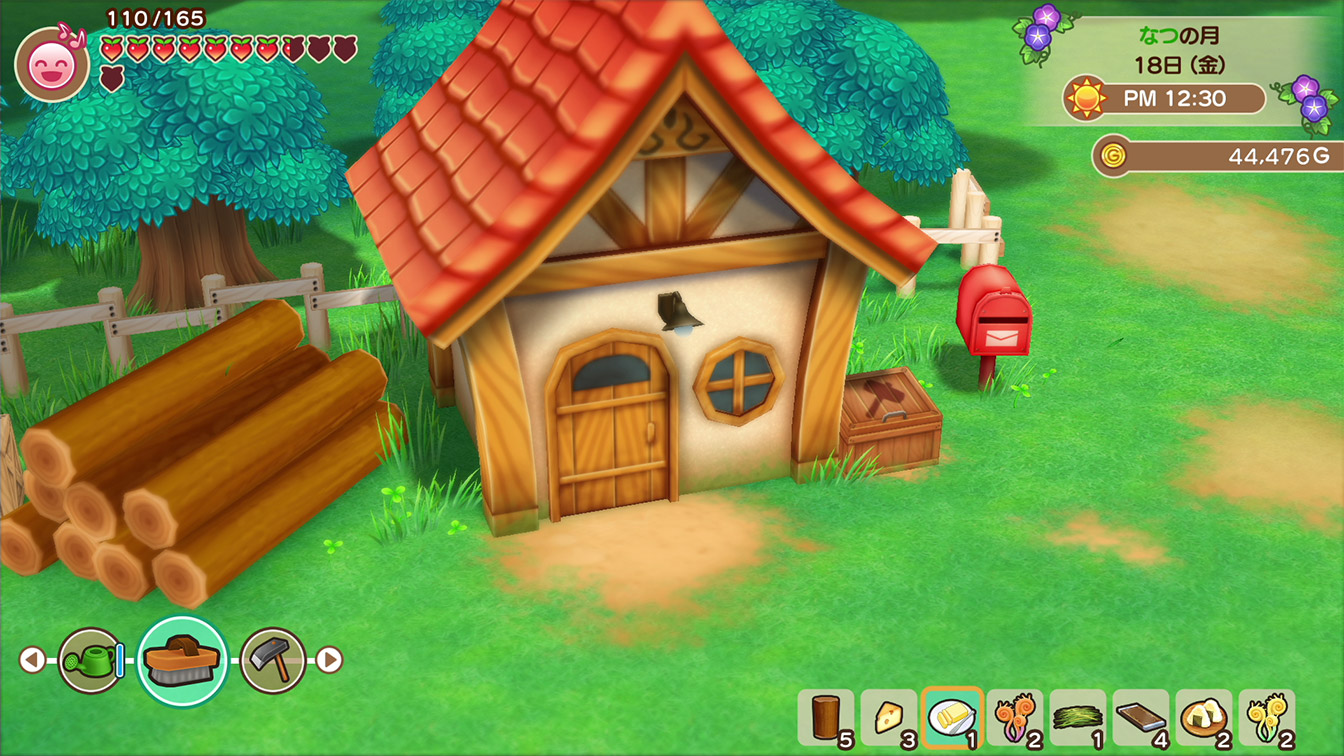
Task: Choose the brush tool in the center
Action: click(182, 660)
